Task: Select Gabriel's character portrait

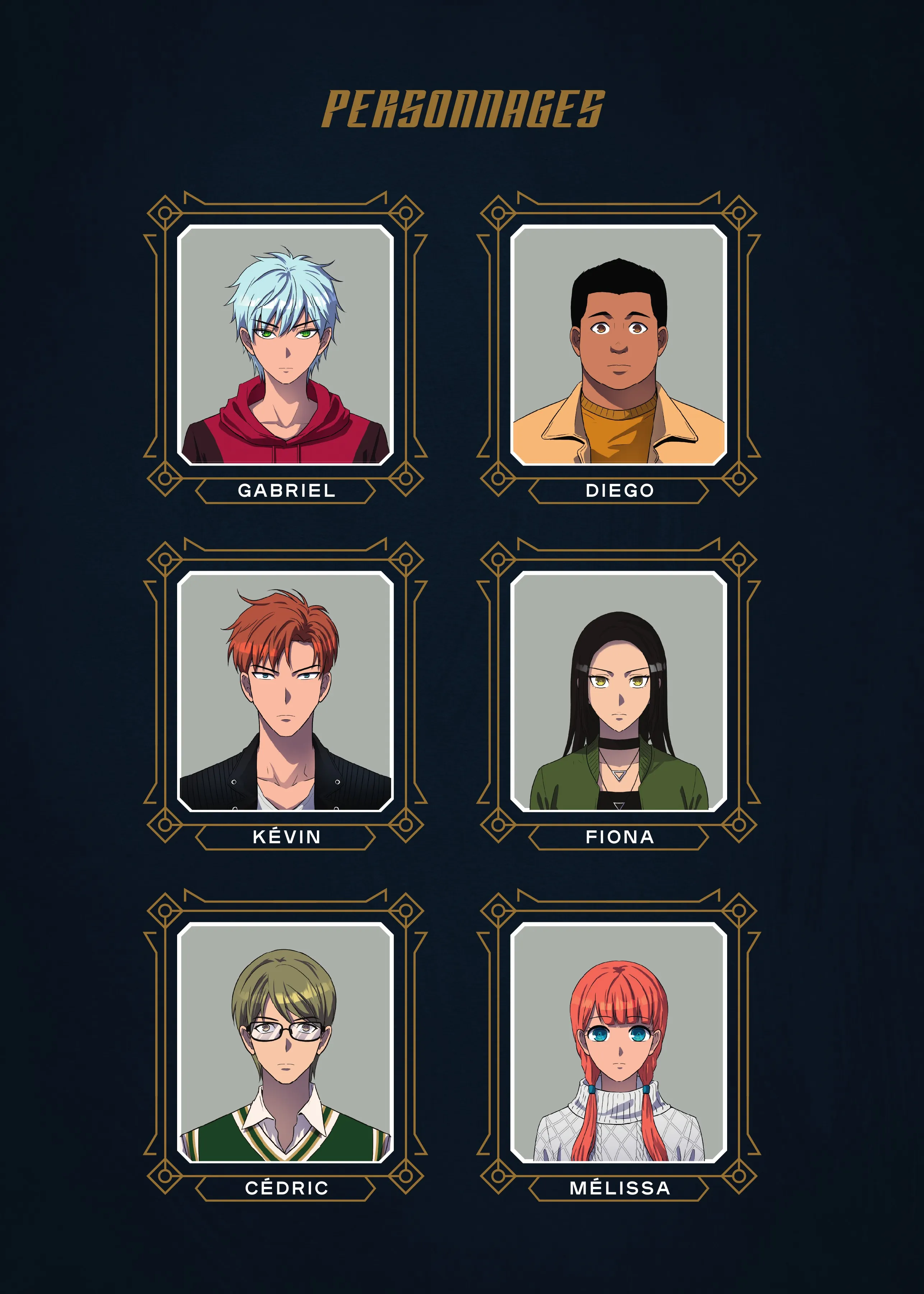Action: (x=285, y=345)
